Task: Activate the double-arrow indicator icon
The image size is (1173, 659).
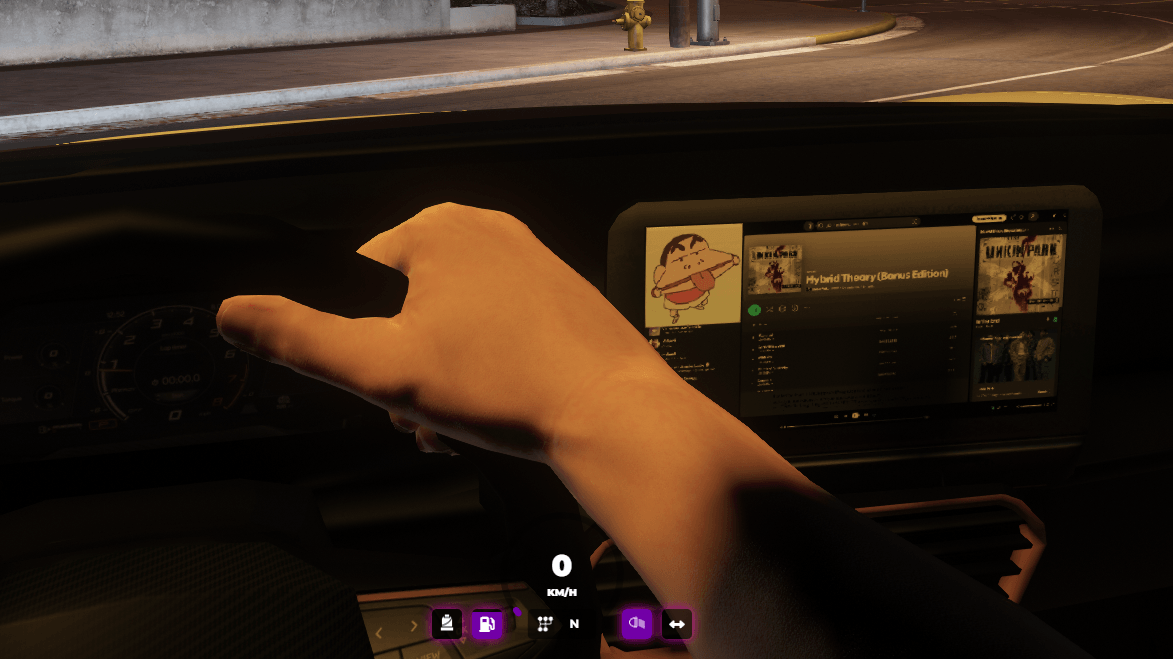Action: point(677,624)
